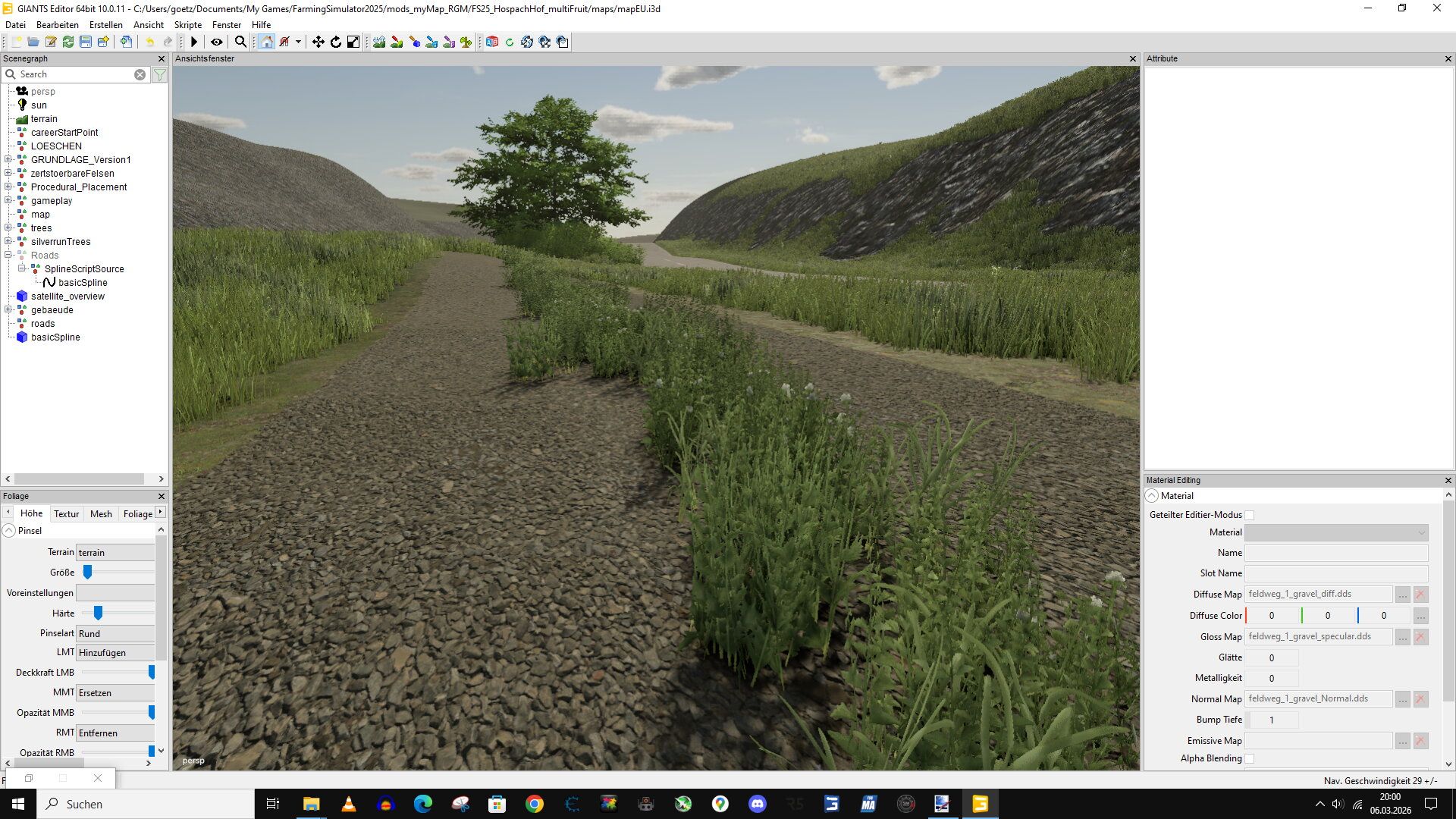Collapse the Roads node in the Scenegraph
This screenshot has width=1456, height=819.
8,256
